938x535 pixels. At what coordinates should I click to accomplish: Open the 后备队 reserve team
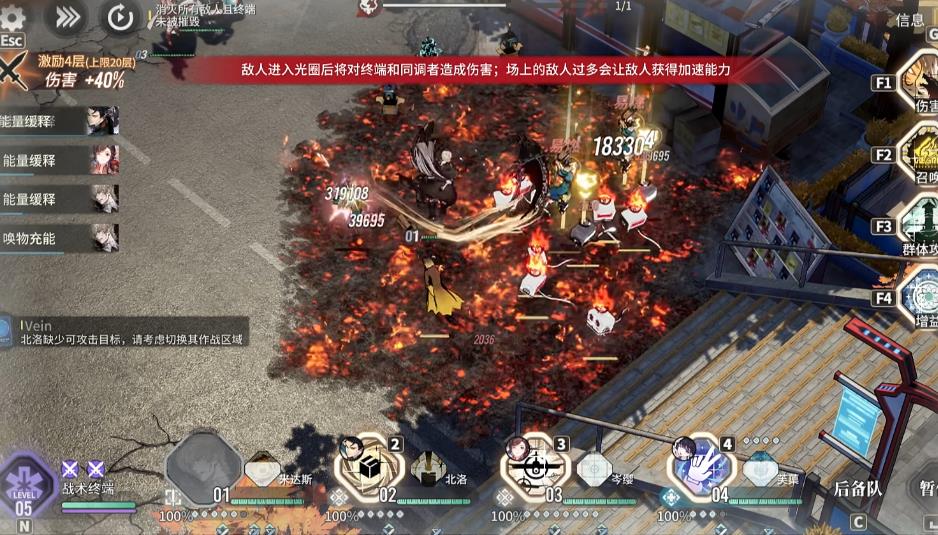pyautogui.click(x=858, y=489)
